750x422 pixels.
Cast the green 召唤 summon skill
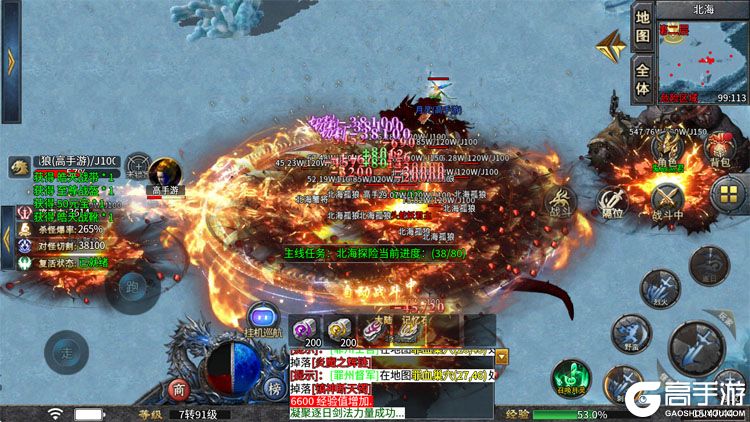(x=571, y=378)
